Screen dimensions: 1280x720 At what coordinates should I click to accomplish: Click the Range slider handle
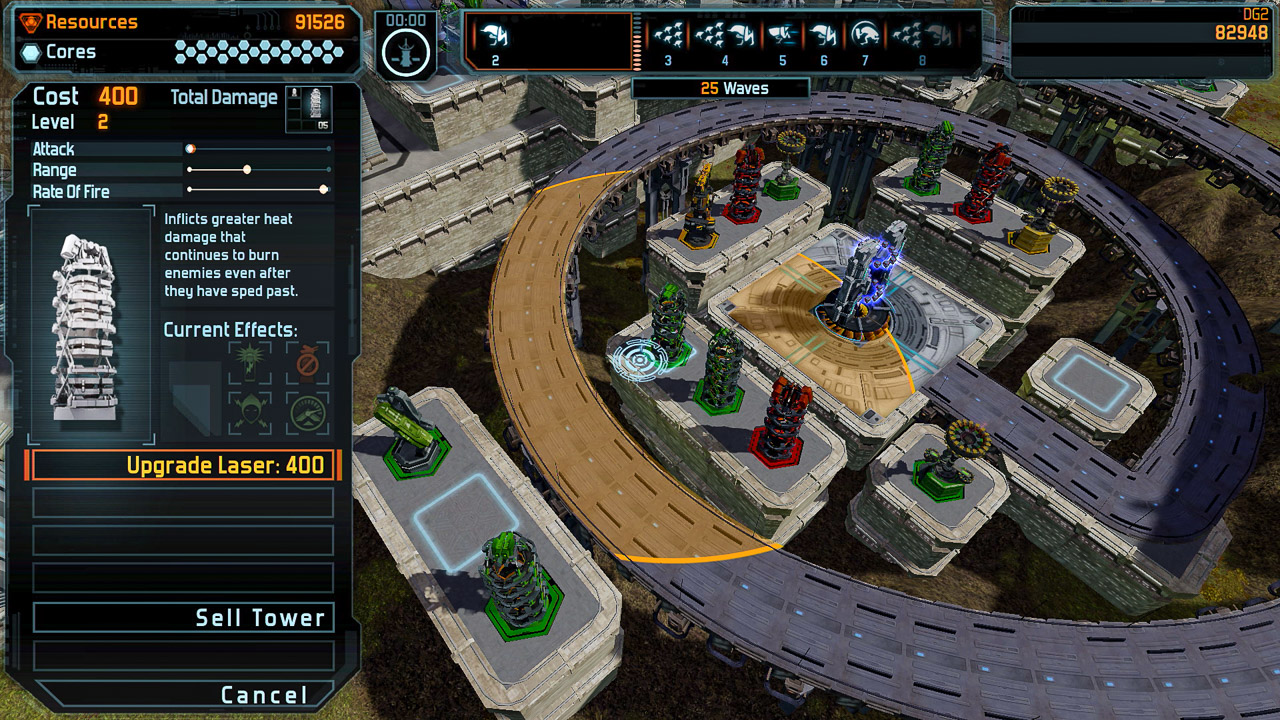point(247,170)
